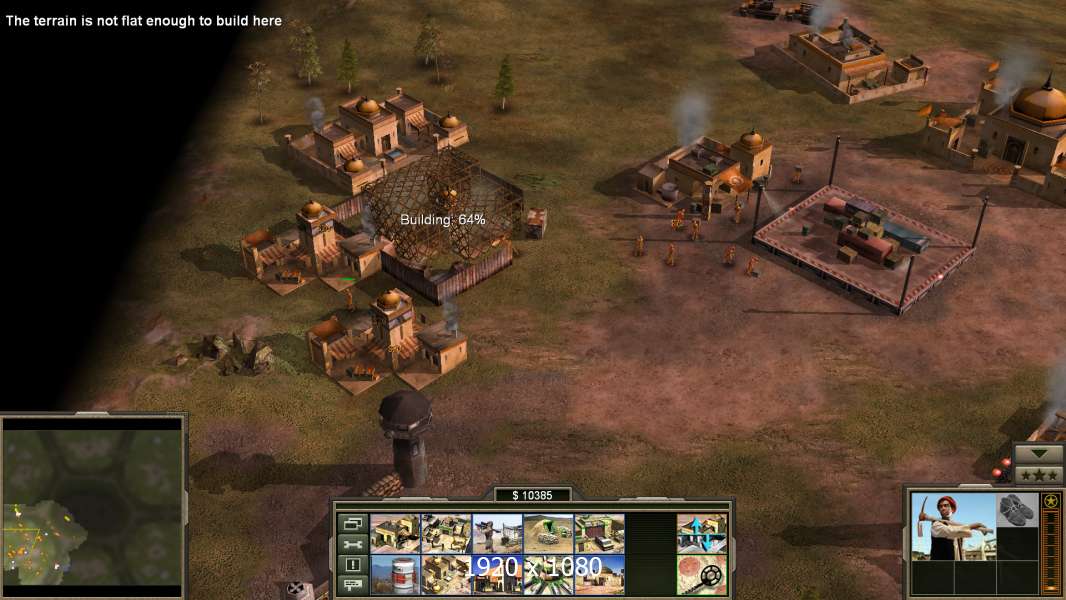Click the exclamation mark button
Viewport: 1066px width, 600px height.
(351, 564)
